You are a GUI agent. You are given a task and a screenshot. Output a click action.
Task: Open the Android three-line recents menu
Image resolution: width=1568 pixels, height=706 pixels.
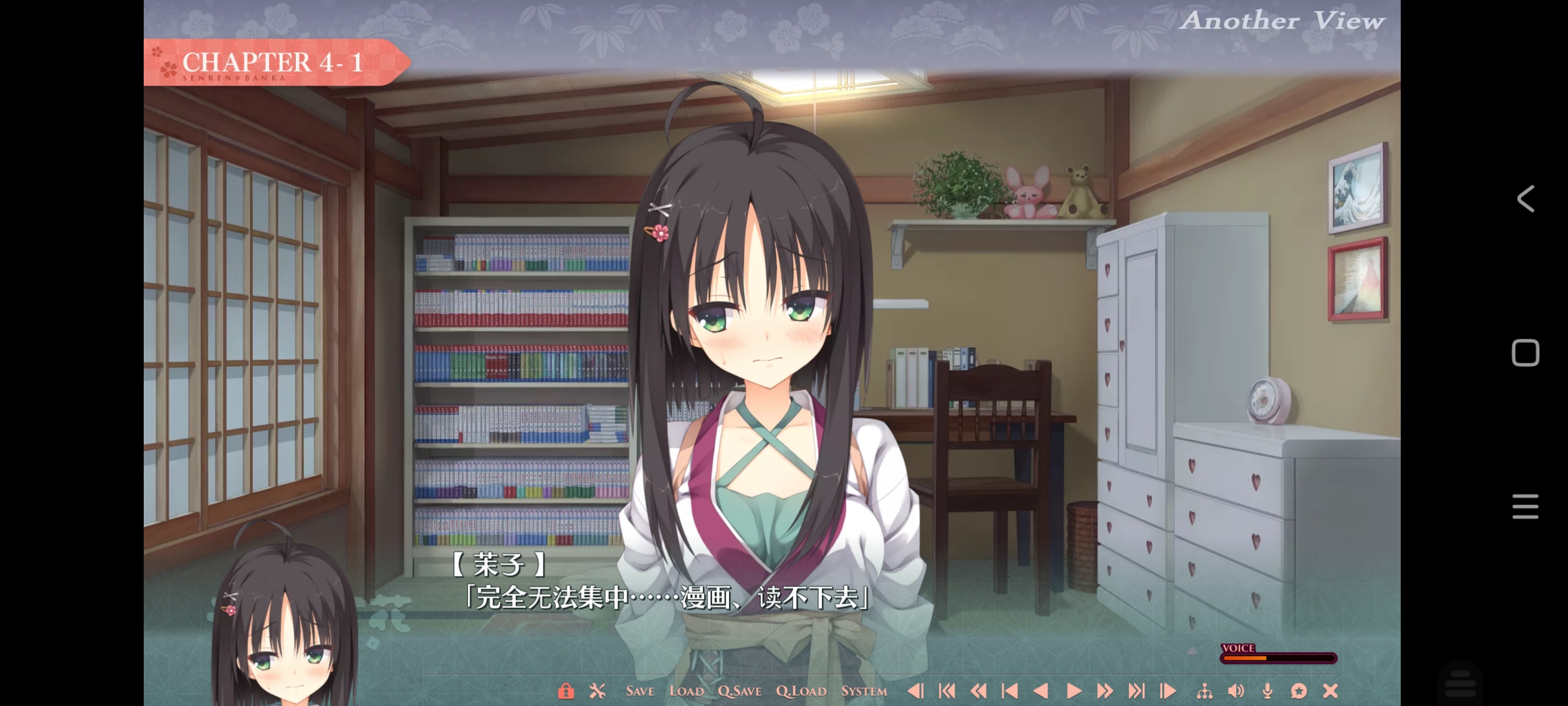coord(1526,507)
